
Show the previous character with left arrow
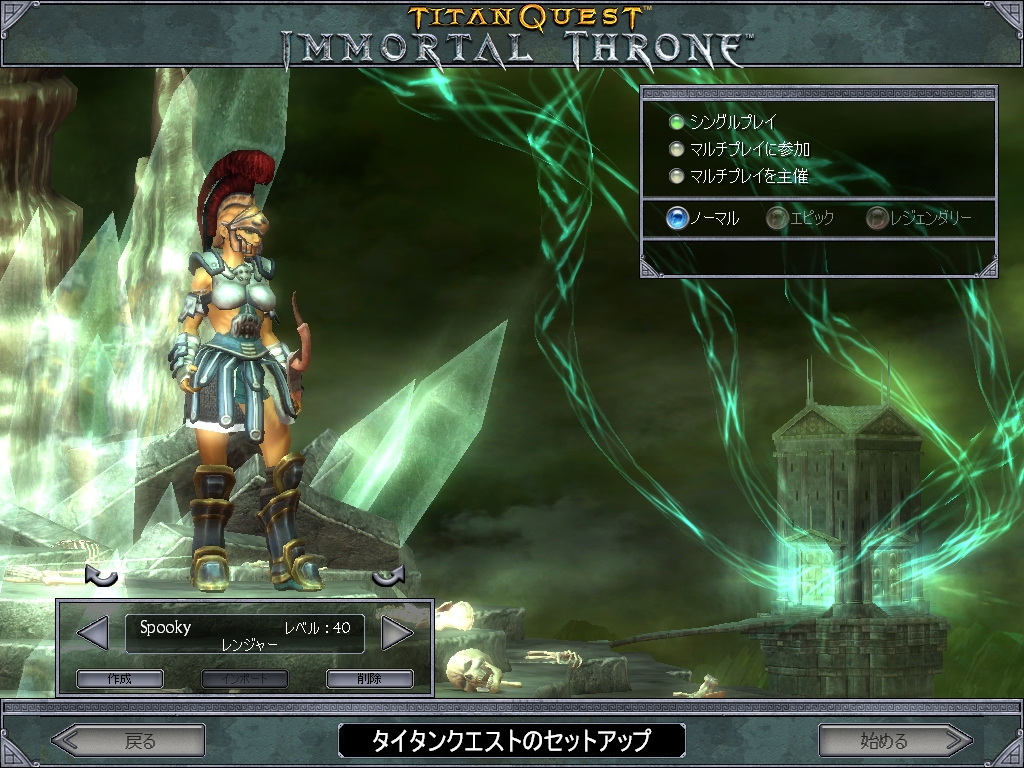click(x=92, y=632)
